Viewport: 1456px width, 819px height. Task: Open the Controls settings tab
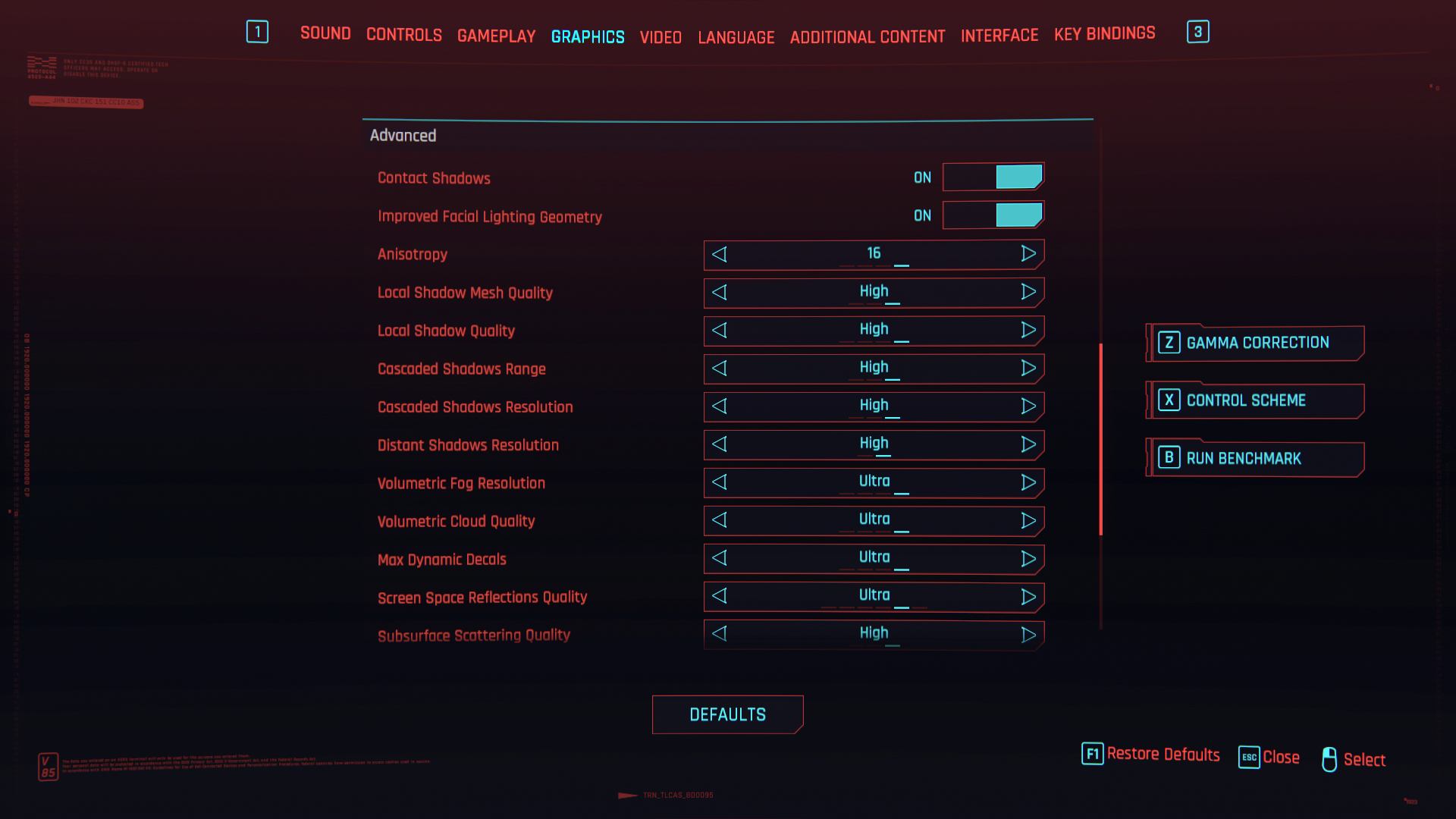[403, 35]
